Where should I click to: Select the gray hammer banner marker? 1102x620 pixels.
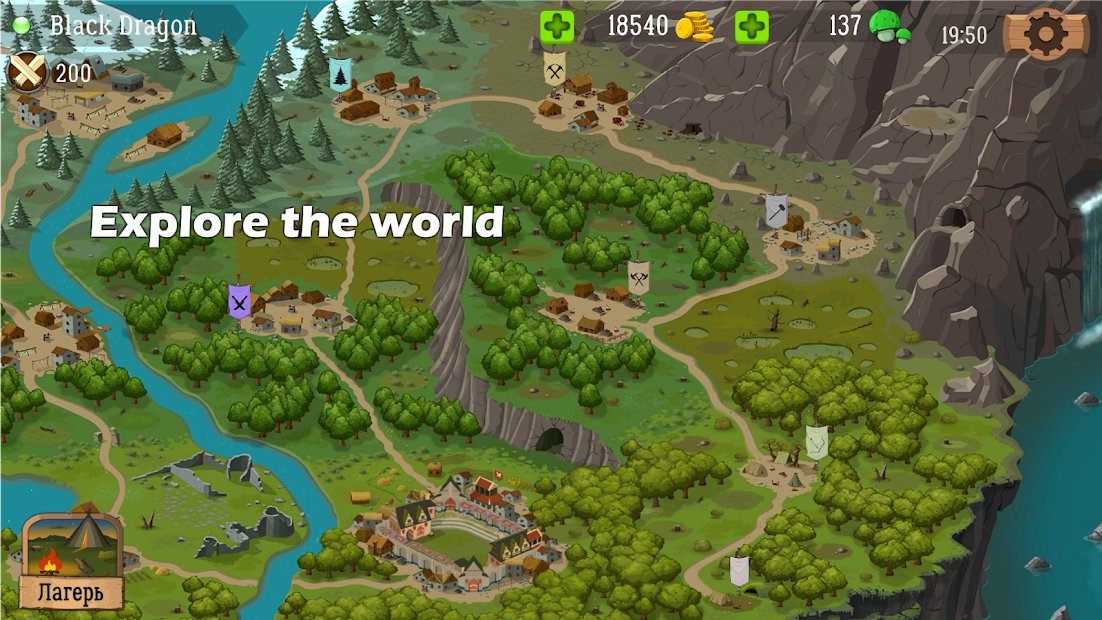pyautogui.click(x=777, y=209)
